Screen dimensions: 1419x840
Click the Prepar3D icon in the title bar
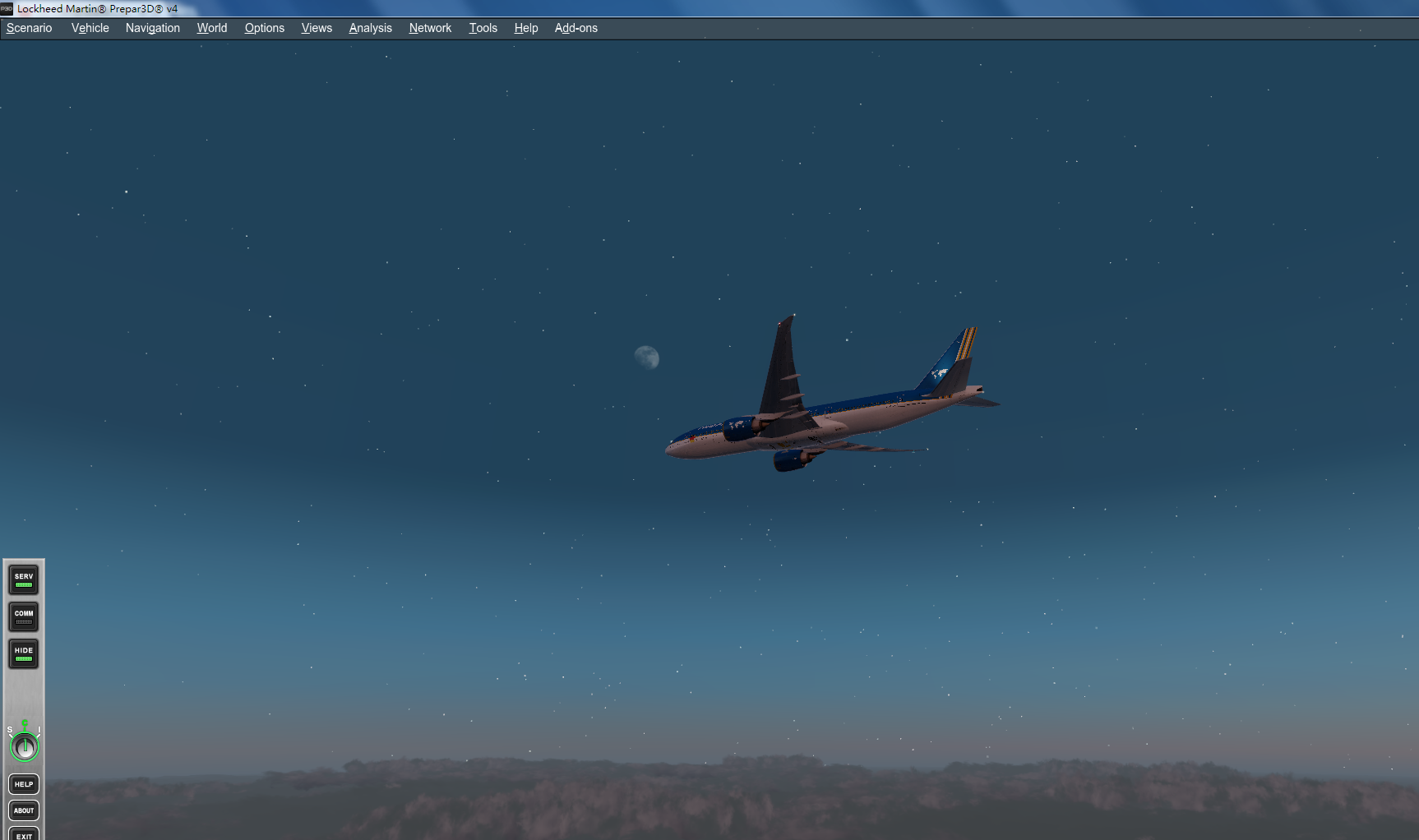coord(7,8)
